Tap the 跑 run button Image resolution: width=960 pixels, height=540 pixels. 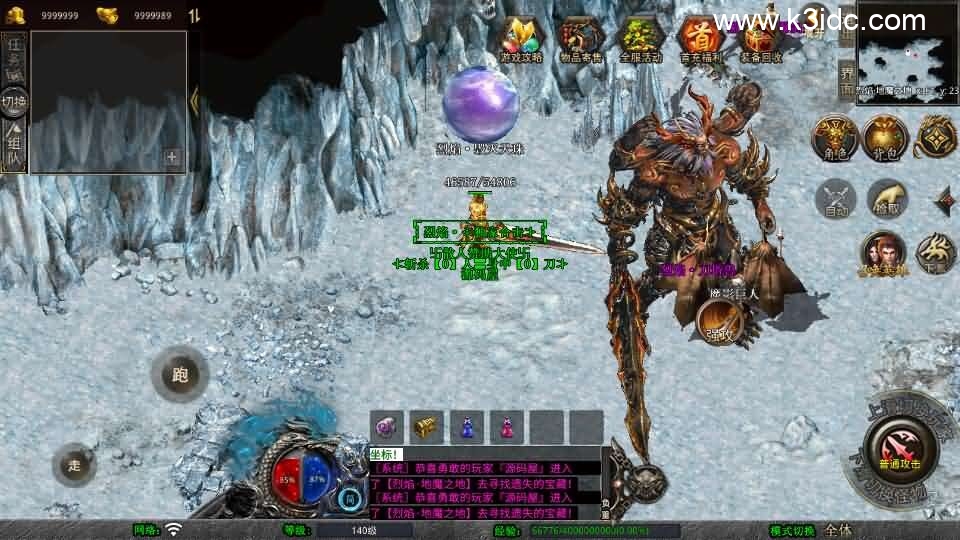179,376
